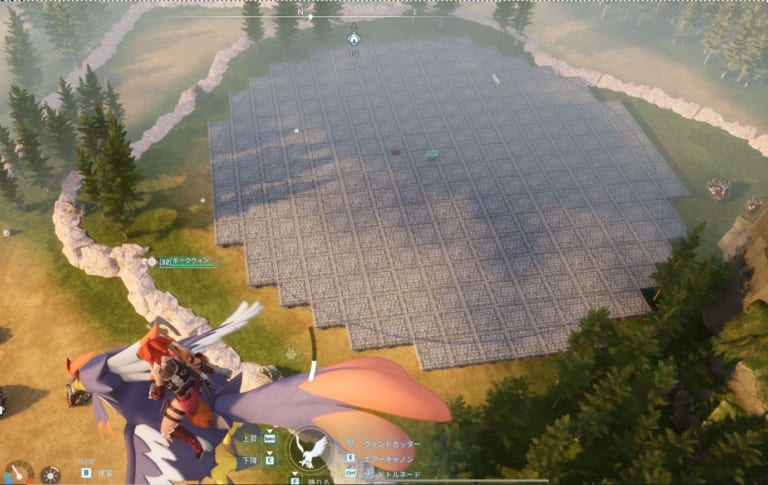Open the 建築 build menu
This screenshot has height=485, width=768.
click(104, 473)
